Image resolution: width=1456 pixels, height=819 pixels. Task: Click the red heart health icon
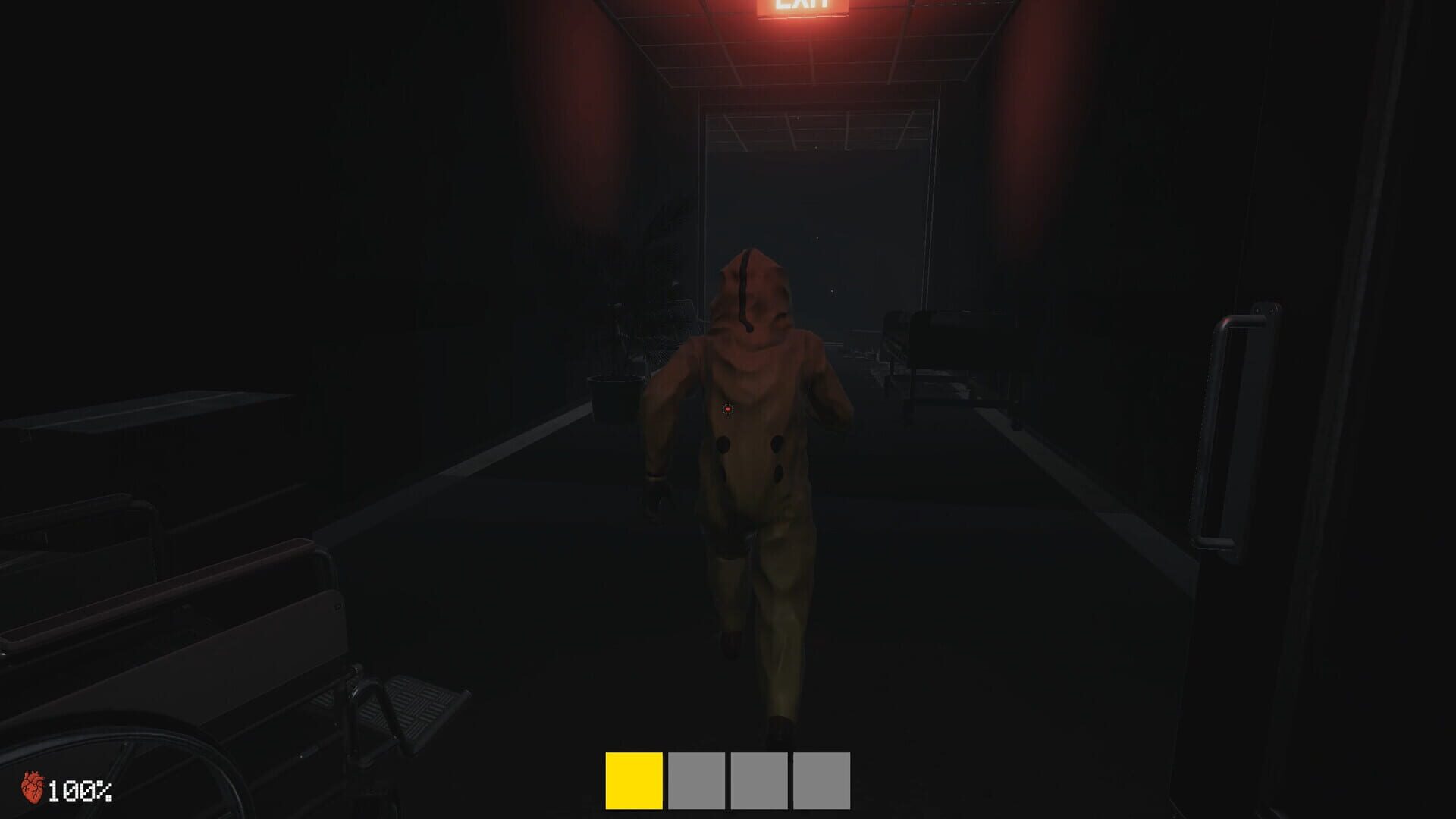coord(32,789)
